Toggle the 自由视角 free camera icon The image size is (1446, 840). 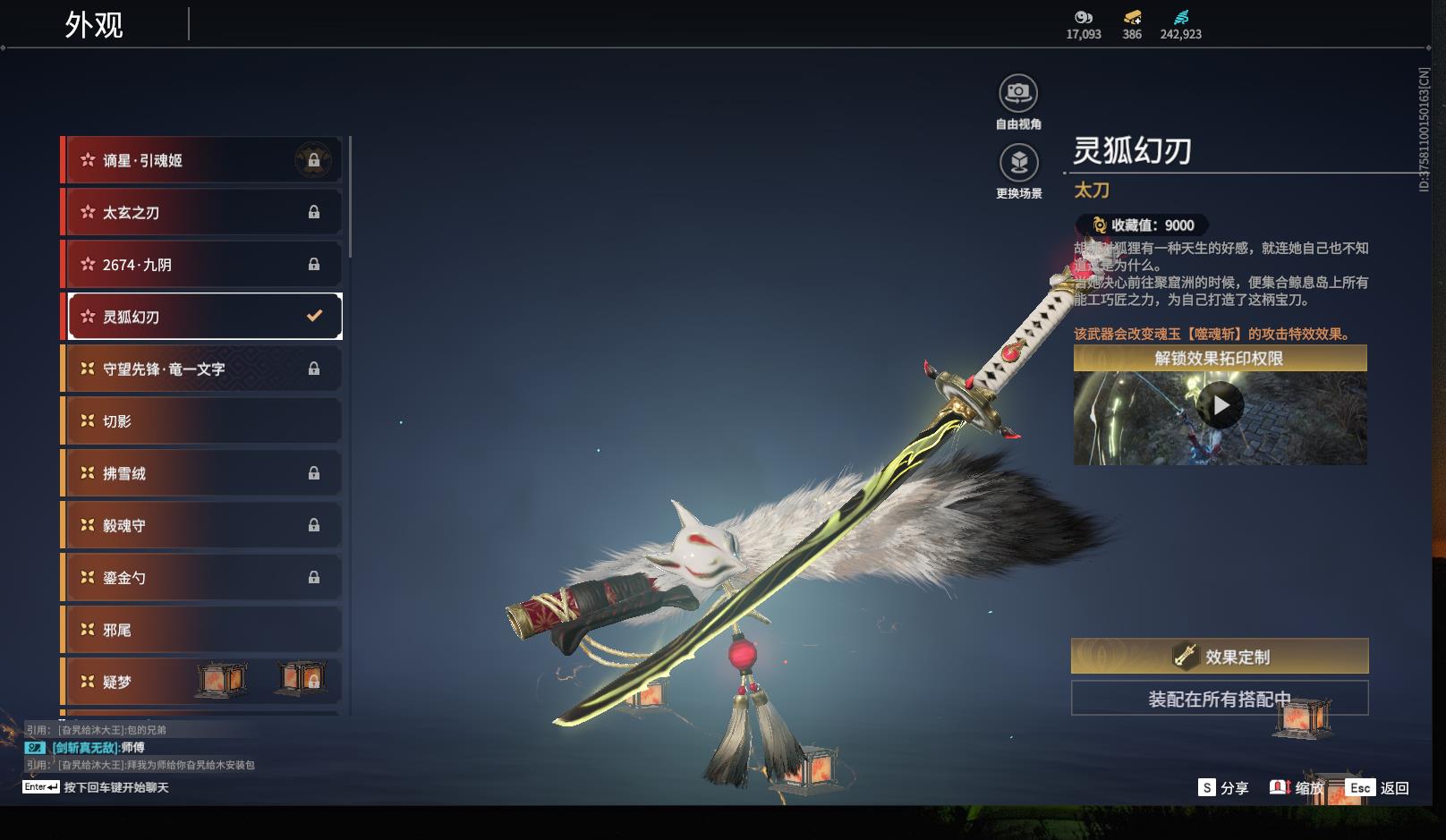[x=1018, y=94]
